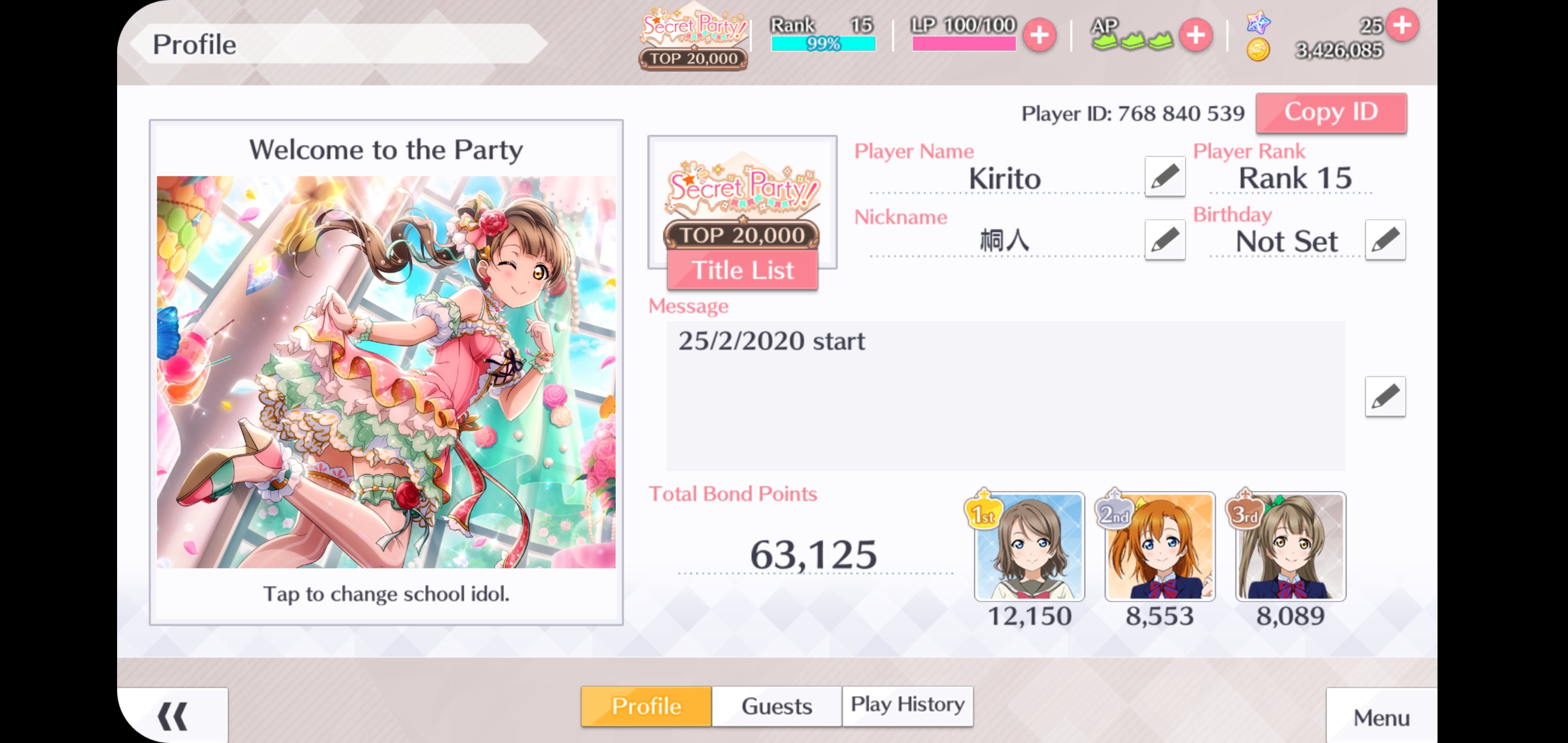Switch to the Guests tab
Image resolution: width=1568 pixels, height=743 pixels.
776,706
